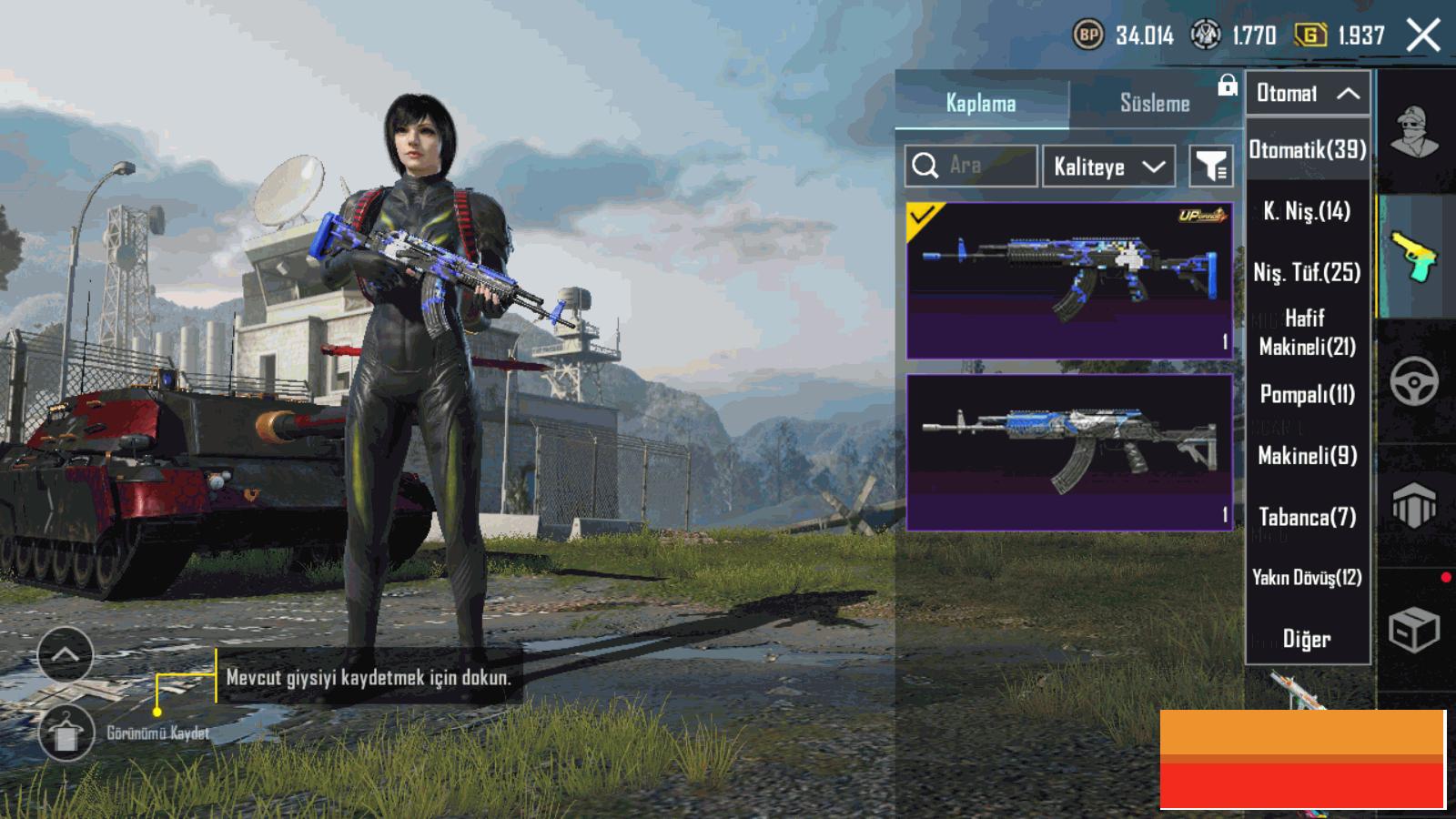Save the look with Görünümü Kaydet
The height and width of the screenshot is (819, 1456).
tap(66, 733)
